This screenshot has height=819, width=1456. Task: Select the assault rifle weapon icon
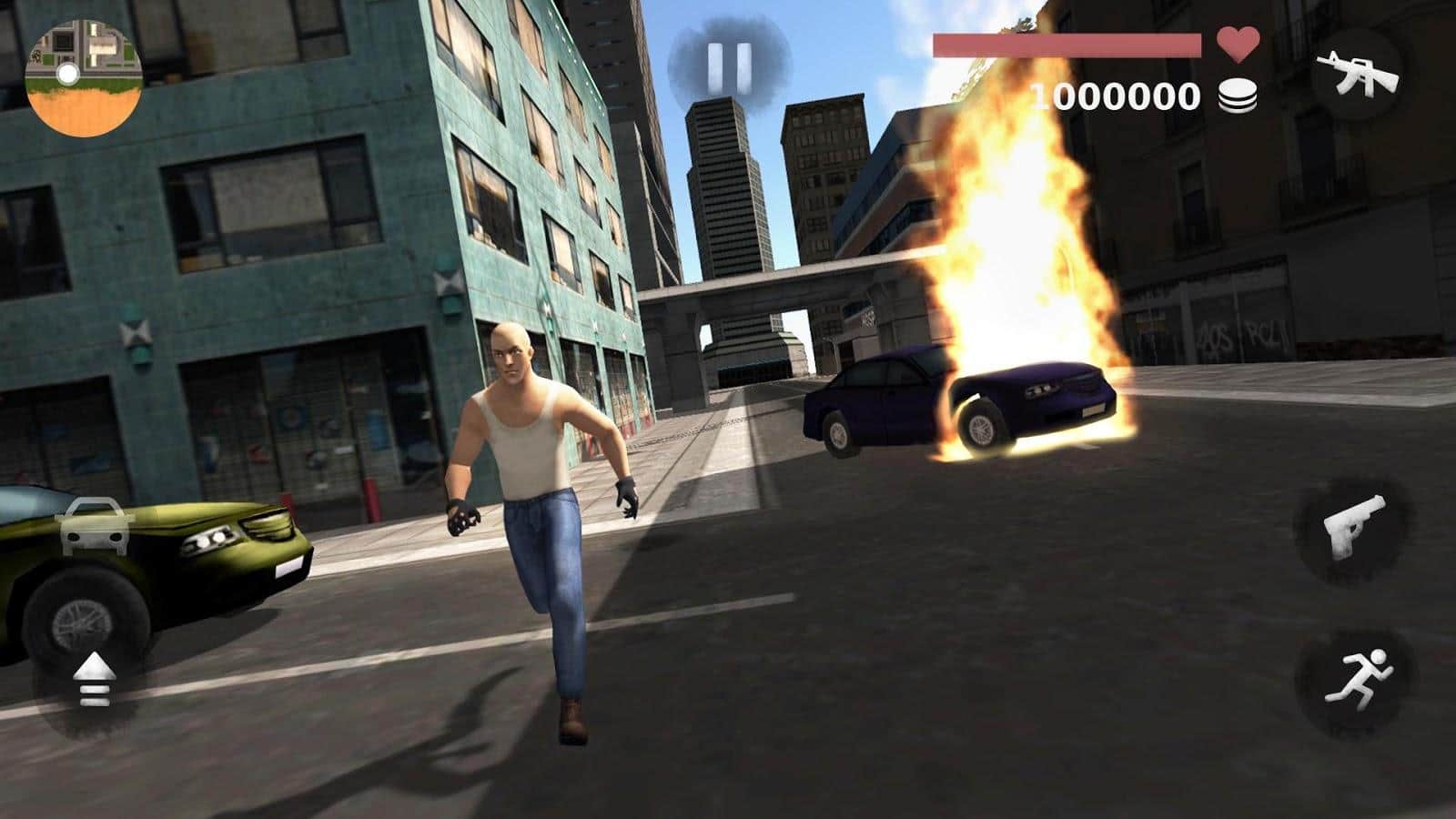pyautogui.click(x=1359, y=71)
